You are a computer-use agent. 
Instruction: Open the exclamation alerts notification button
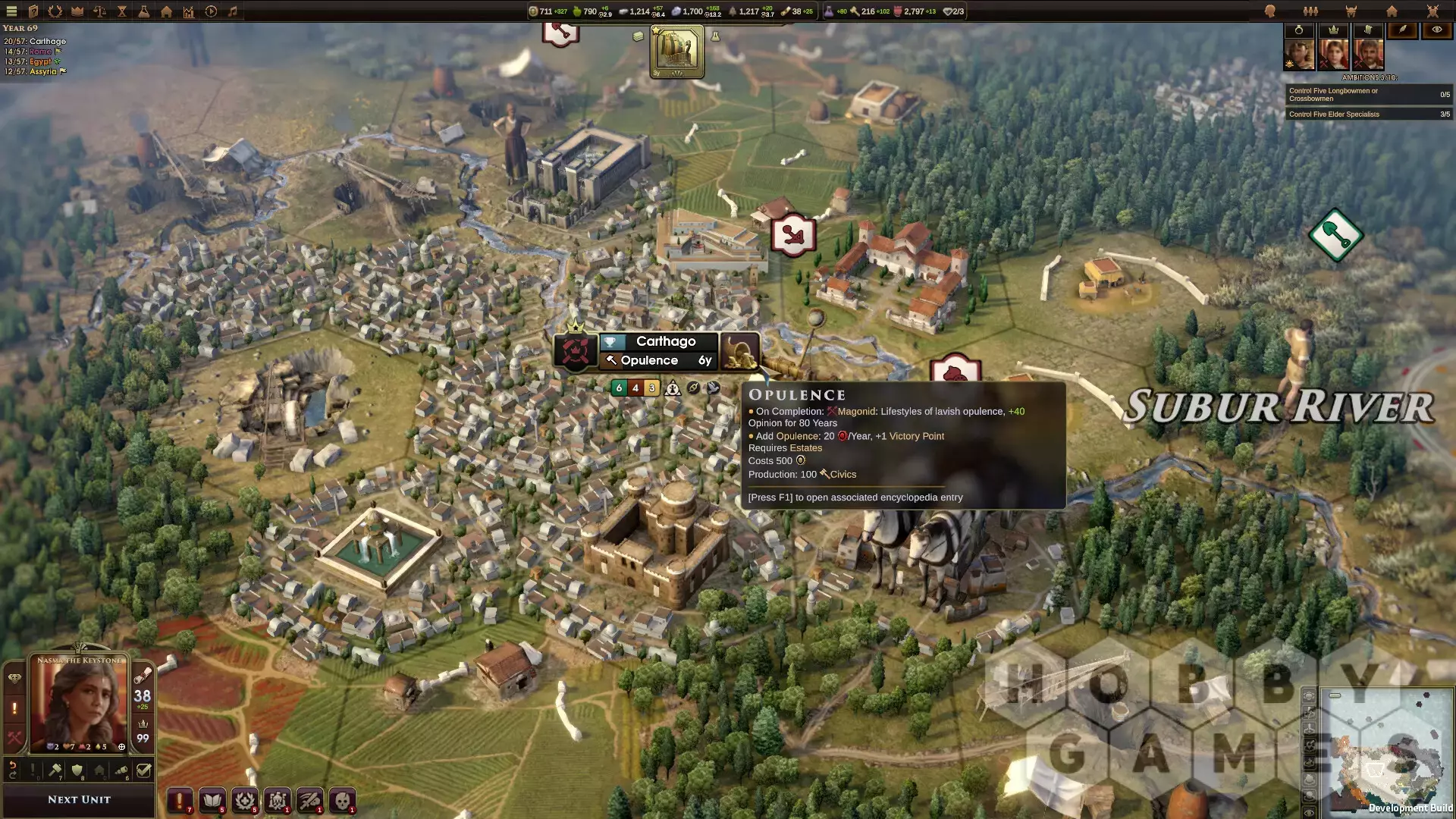(x=180, y=800)
